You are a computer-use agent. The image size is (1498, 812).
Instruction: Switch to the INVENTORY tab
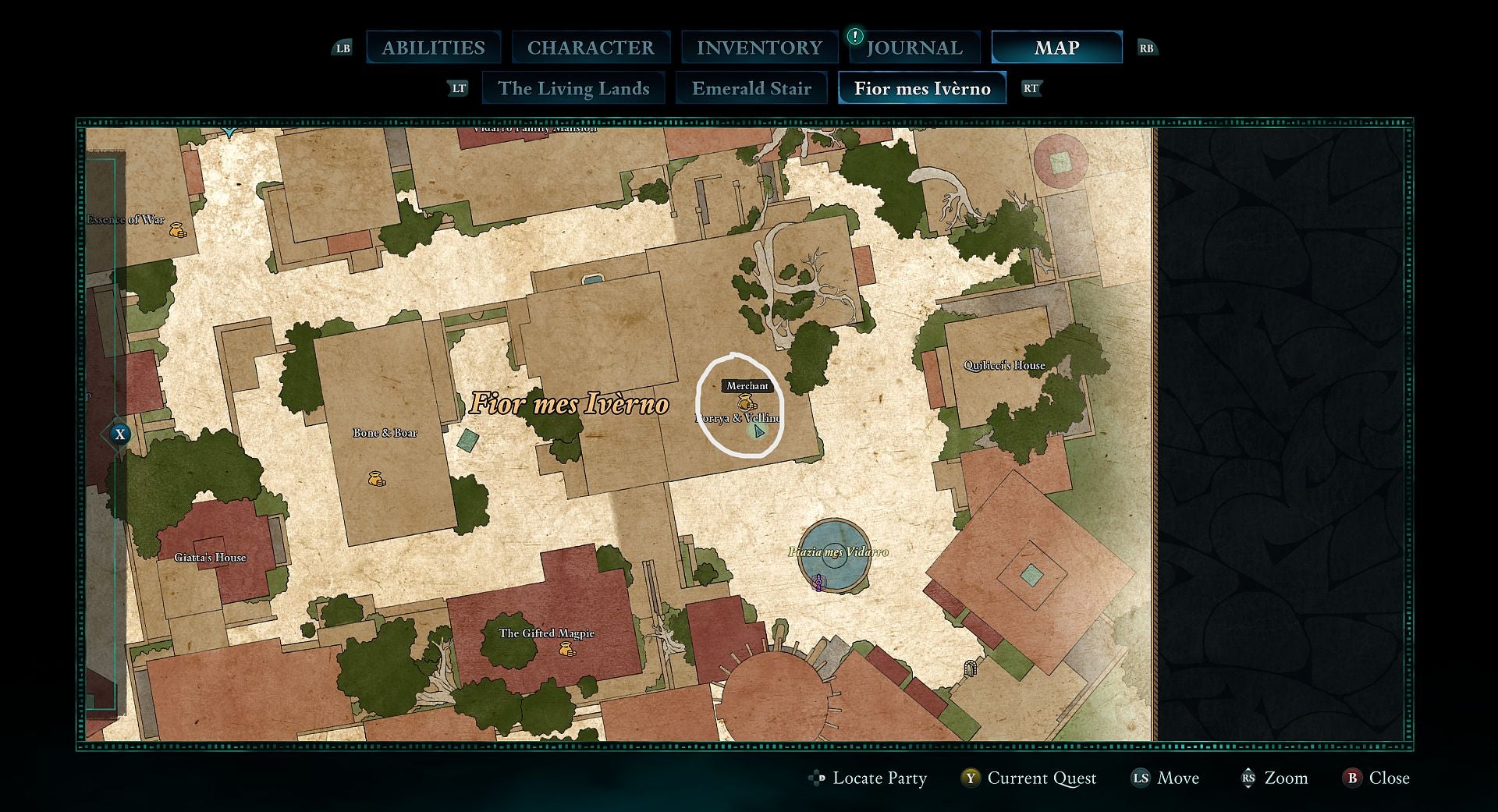(759, 47)
